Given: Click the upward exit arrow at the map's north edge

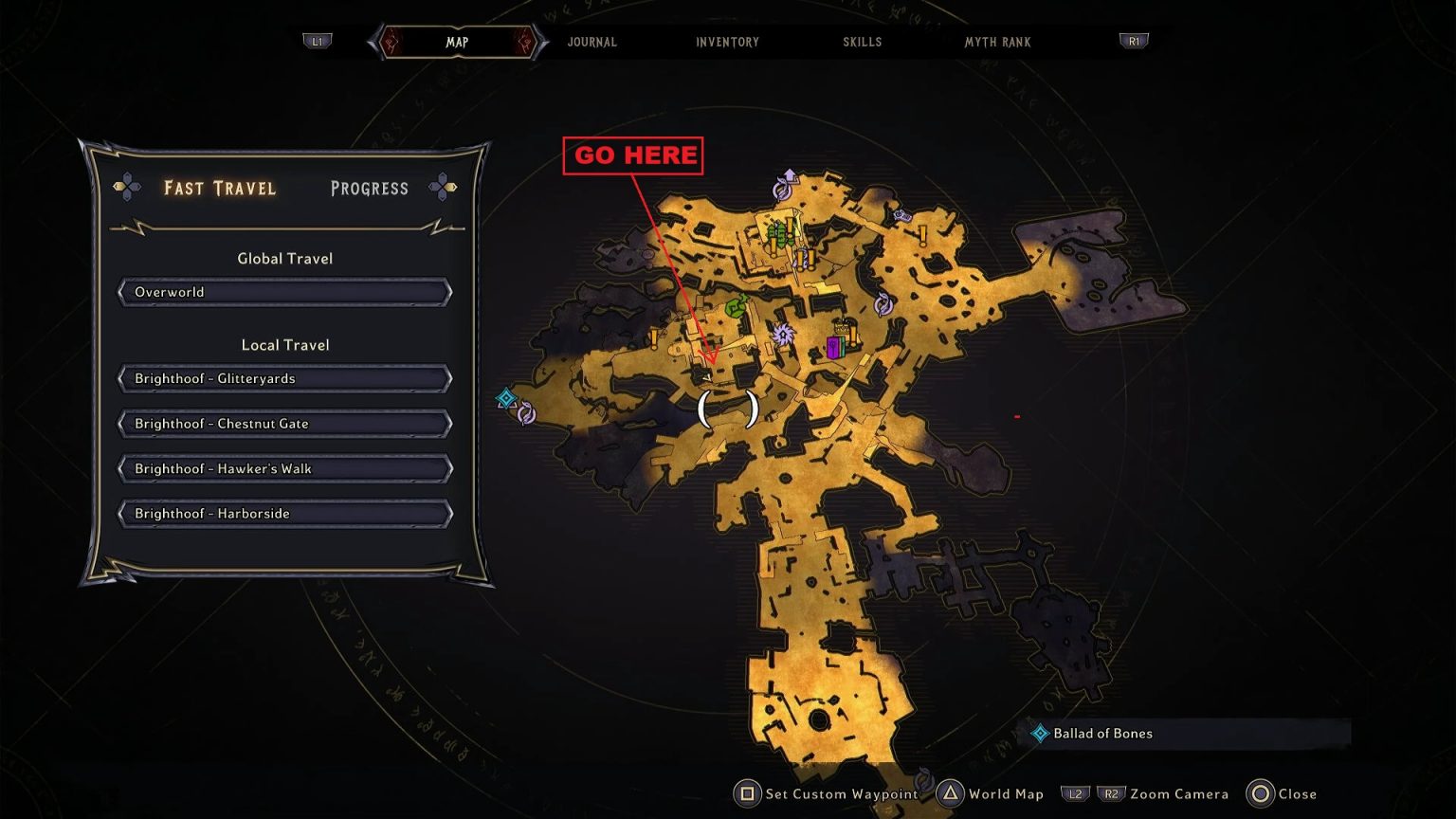Looking at the screenshot, I should click(x=788, y=176).
